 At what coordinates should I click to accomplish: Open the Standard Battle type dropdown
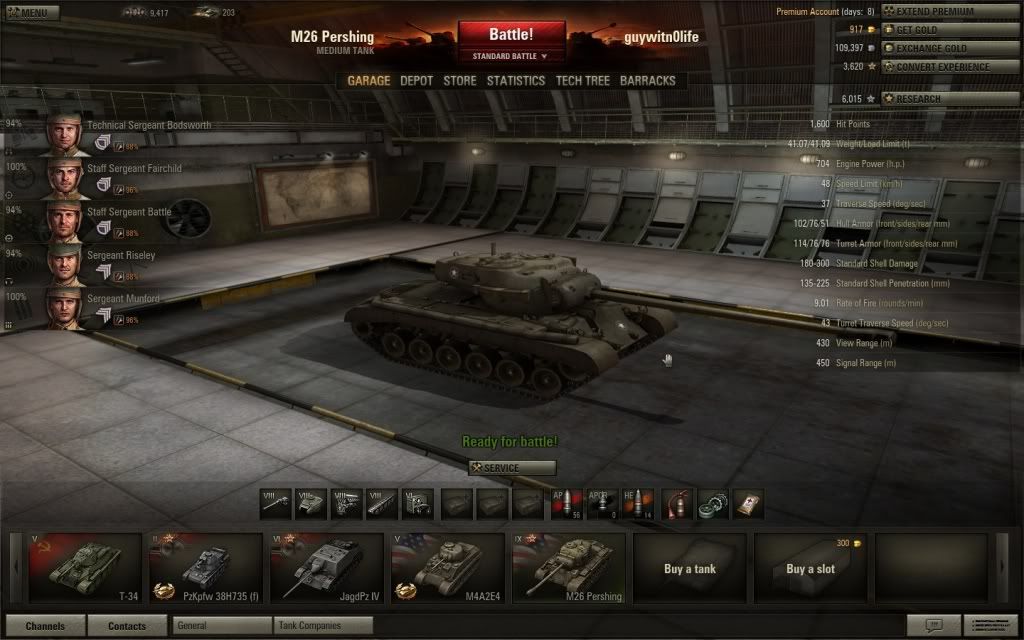coord(511,56)
